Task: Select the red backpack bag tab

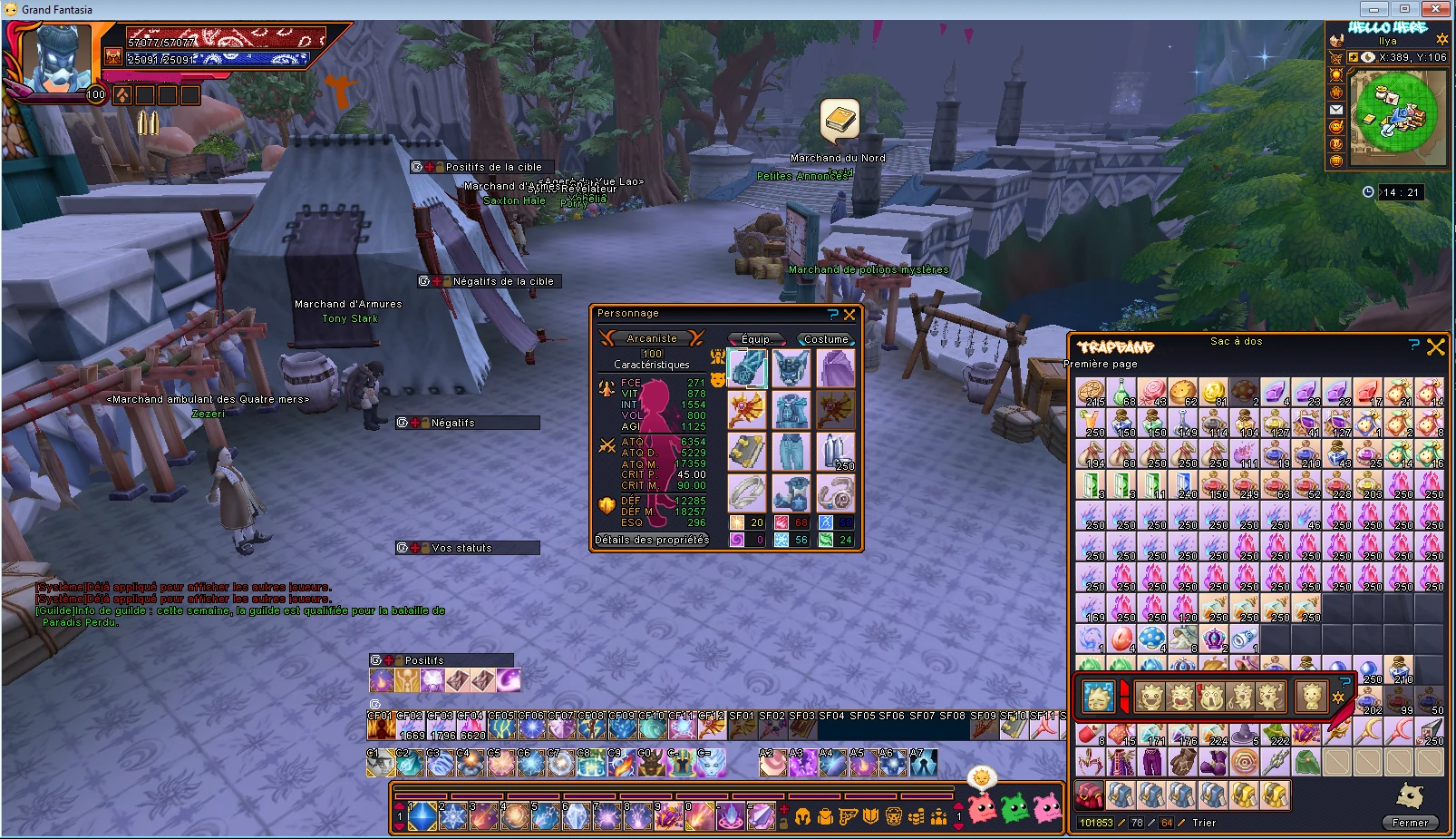Action: coord(1089,795)
